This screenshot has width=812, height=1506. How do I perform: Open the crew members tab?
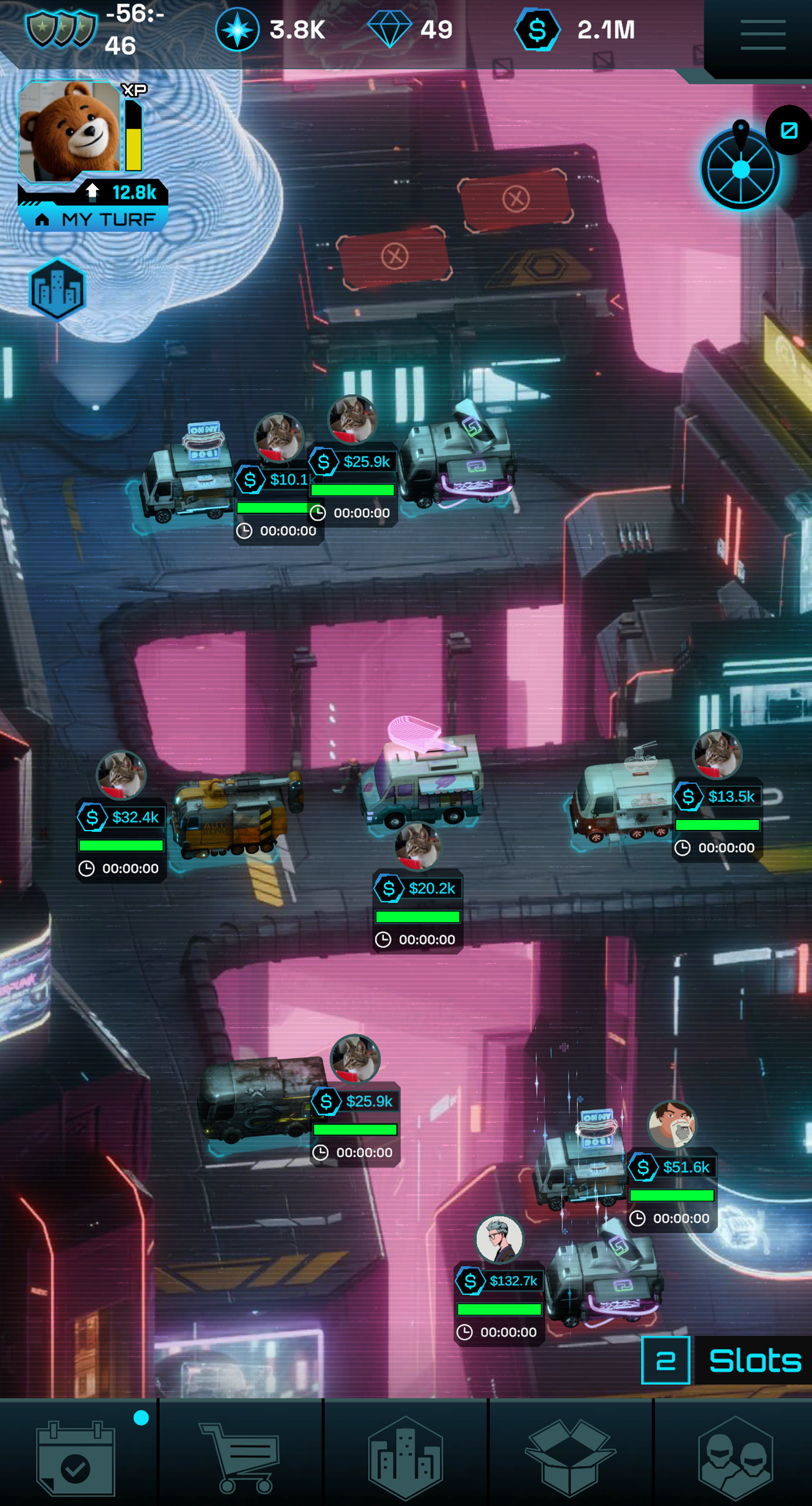tap(735, 1457)
